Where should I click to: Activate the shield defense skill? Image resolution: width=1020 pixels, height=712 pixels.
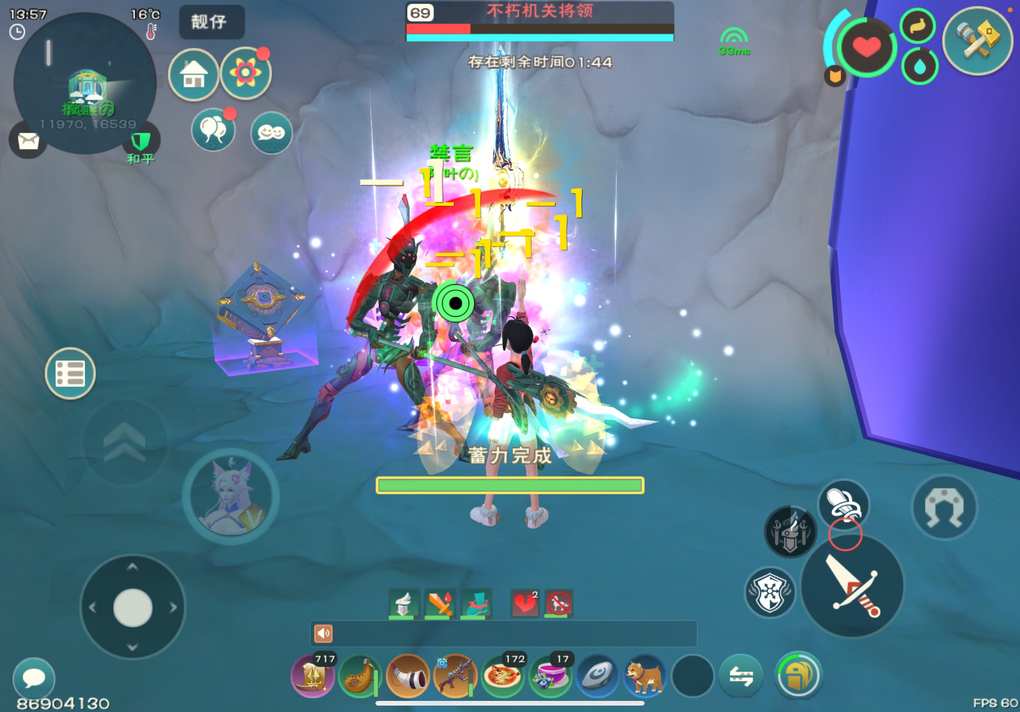pyautogui.click(x=770, y=592)
